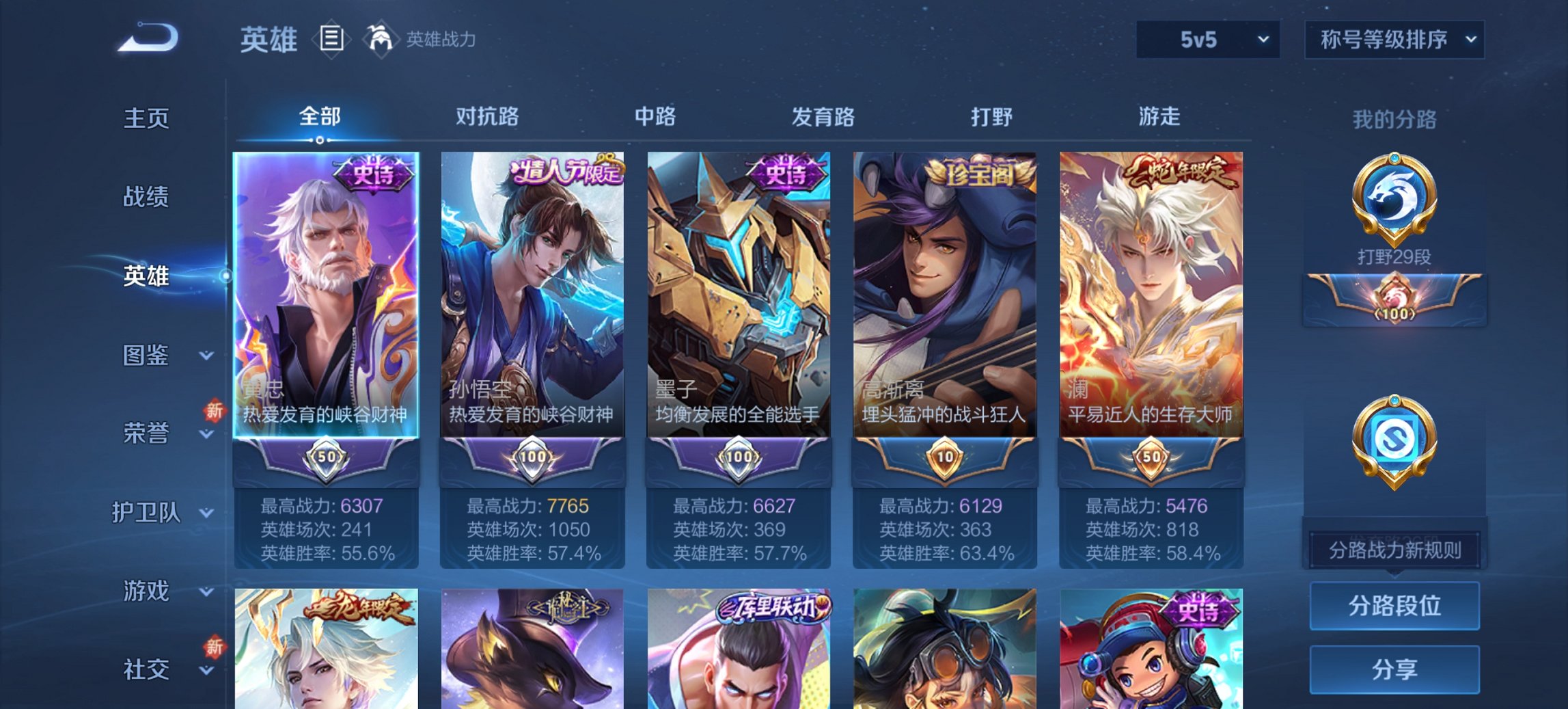The height and width of the screenshot is (709, 1568).
Task: Expand the 图鉴 sidebar section
Action: [x=146, y=356]
